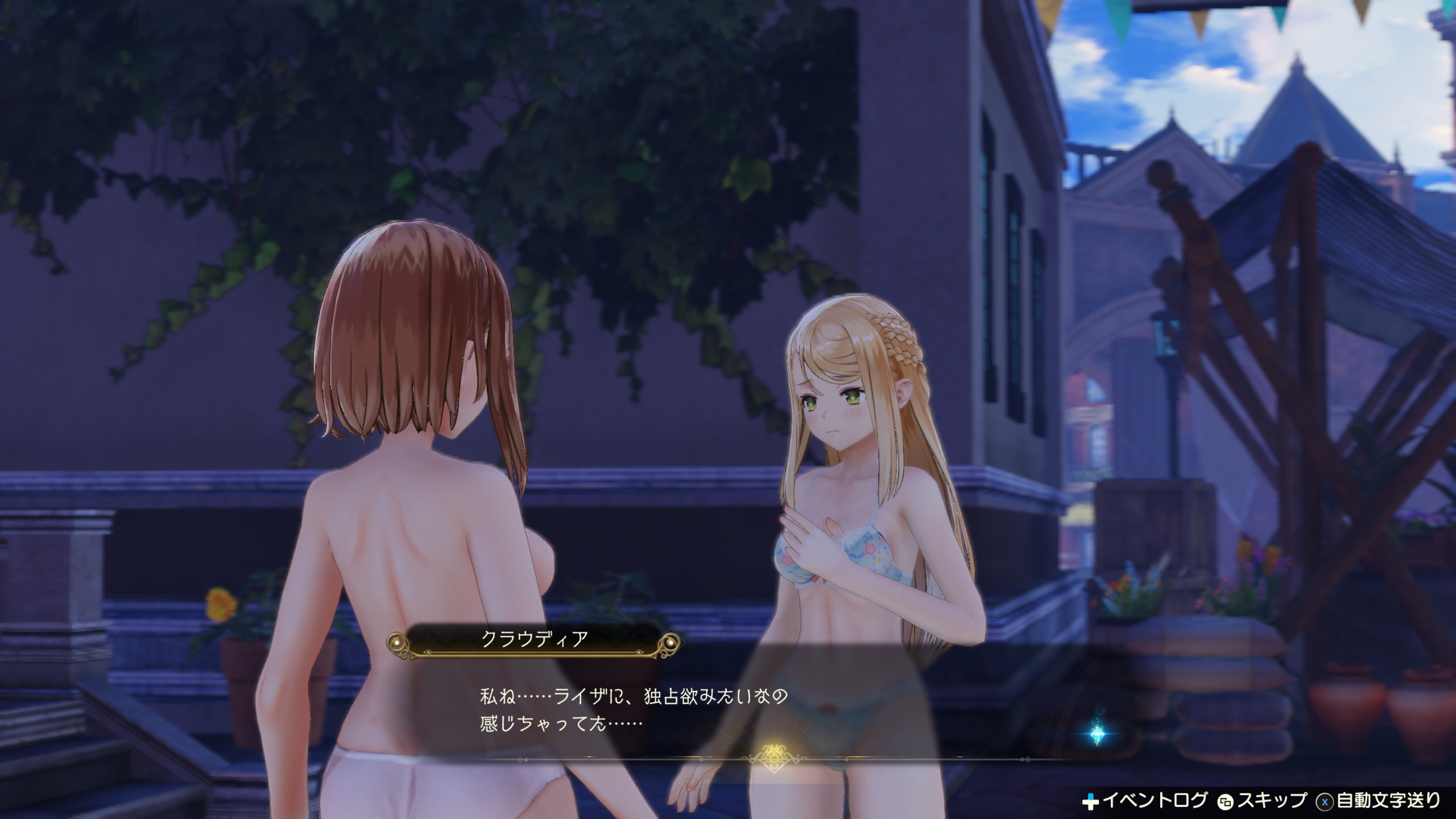Open the イベントログ event log
Viewport: 1456px width, 819px height.
pyautogui.click(x=1144, y=801)
